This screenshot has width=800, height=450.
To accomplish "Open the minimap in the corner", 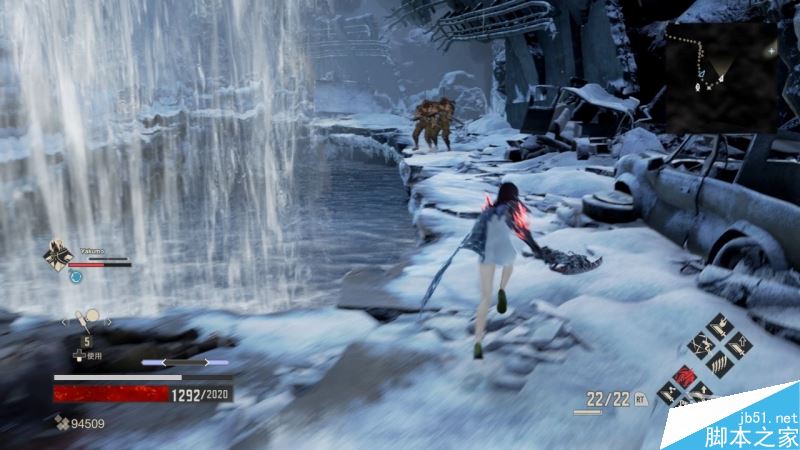I will tap(722, 76).
